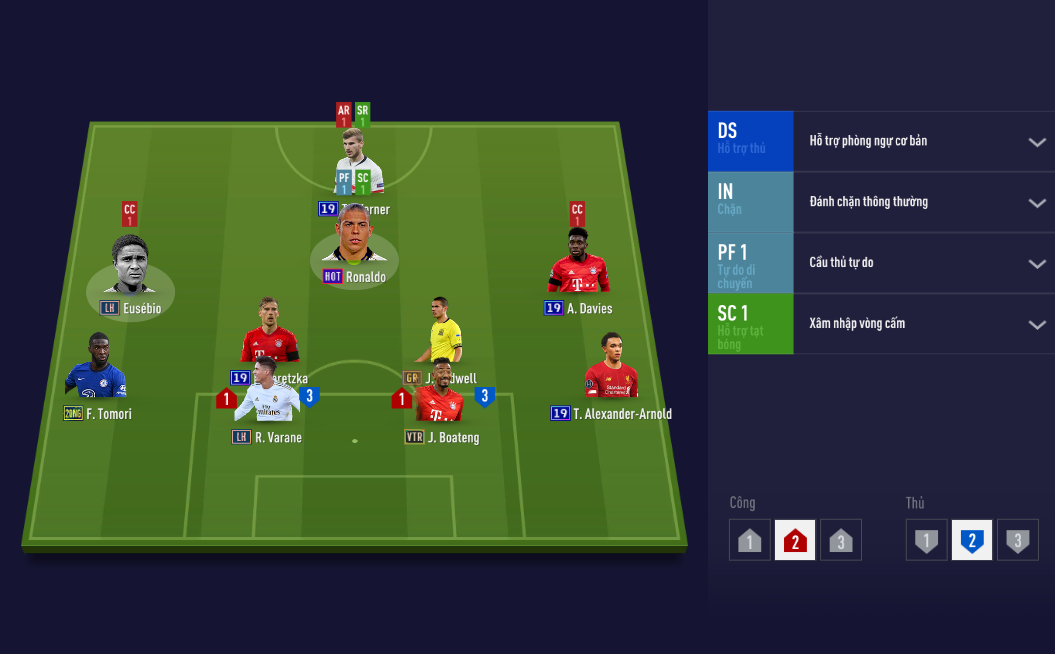Image resolution: width=1055 pixels, height=654 pixels.
Task: Set Thủ defense level to 3
Action: tap(1018, 541)
